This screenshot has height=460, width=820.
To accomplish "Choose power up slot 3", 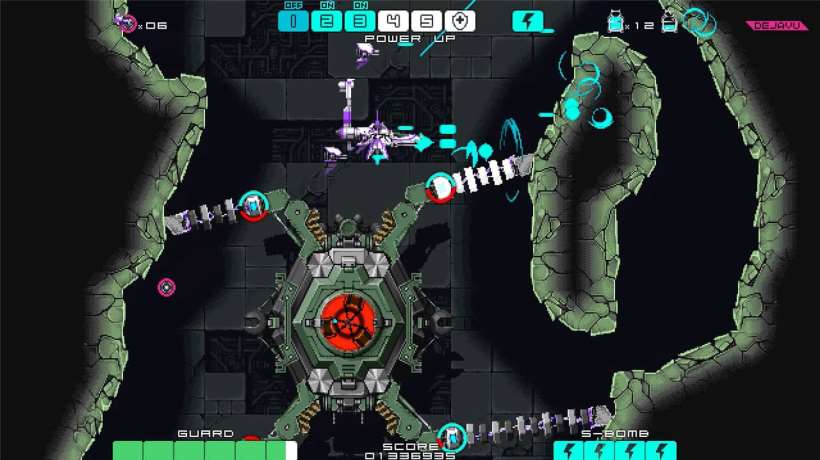I will [x=360, y=20].
